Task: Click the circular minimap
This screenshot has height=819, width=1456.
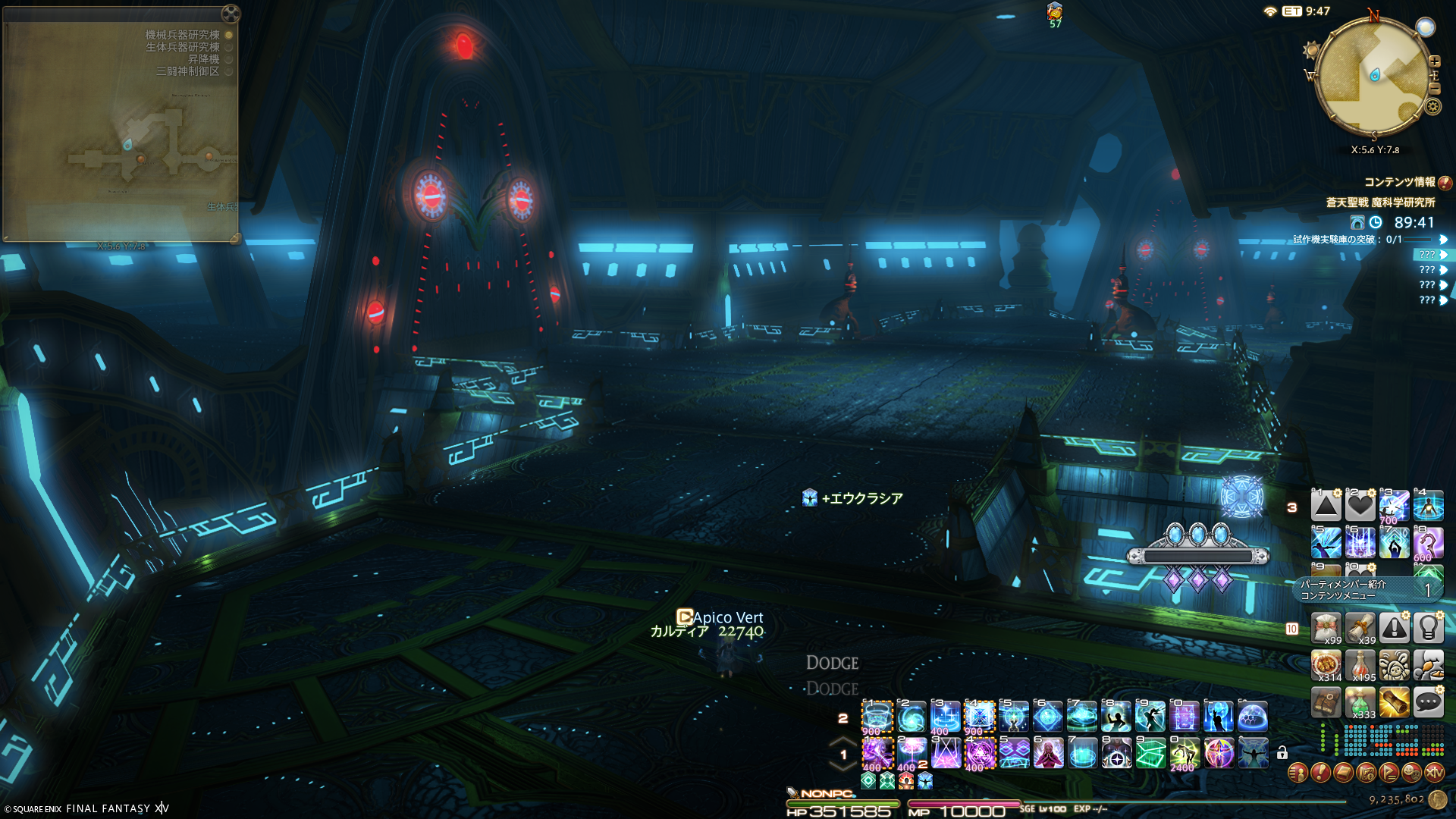Action: [1373, 76]
